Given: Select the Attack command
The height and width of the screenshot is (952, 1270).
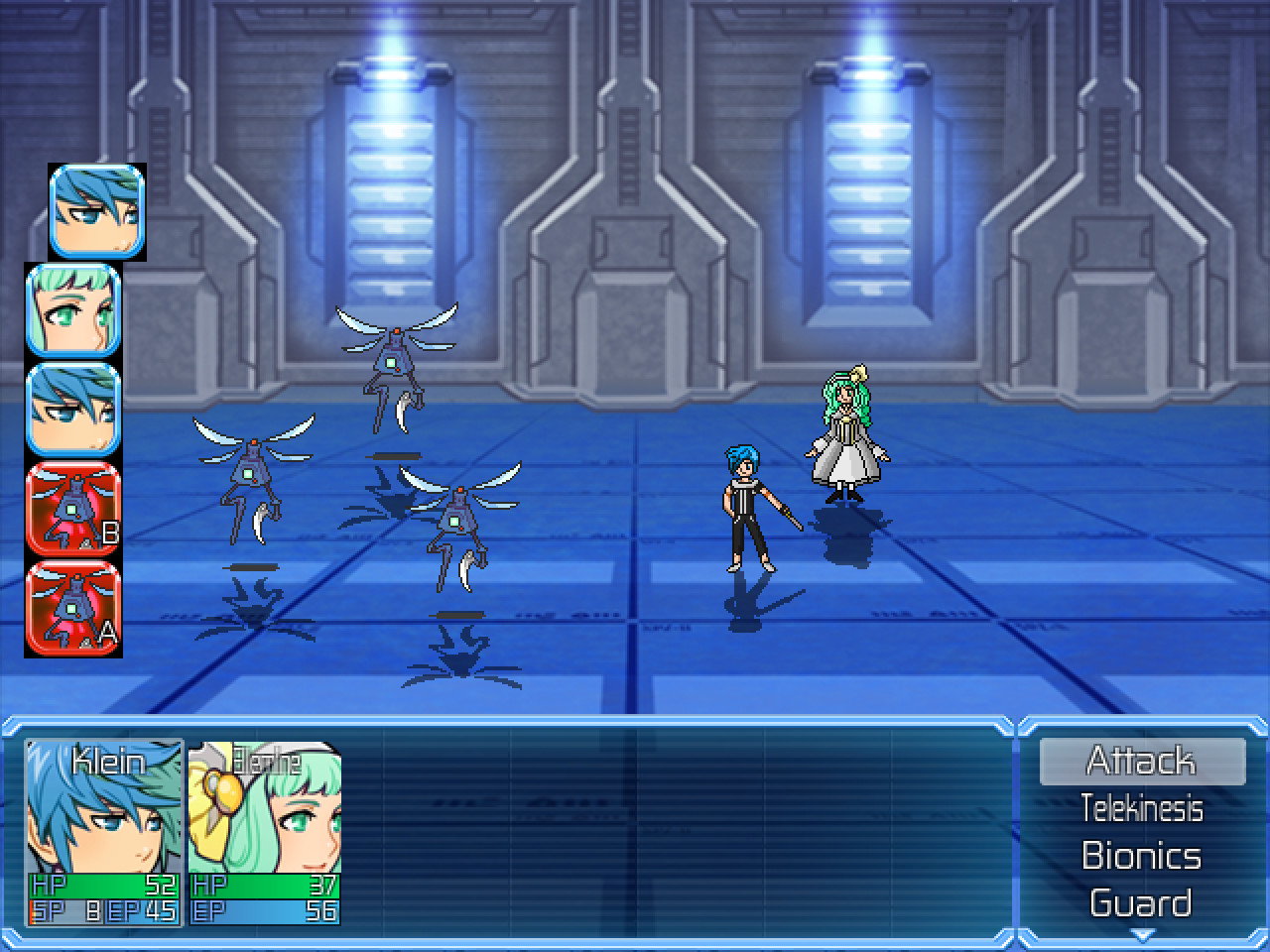Looking at the screenshot, I should click(1141, 761).
